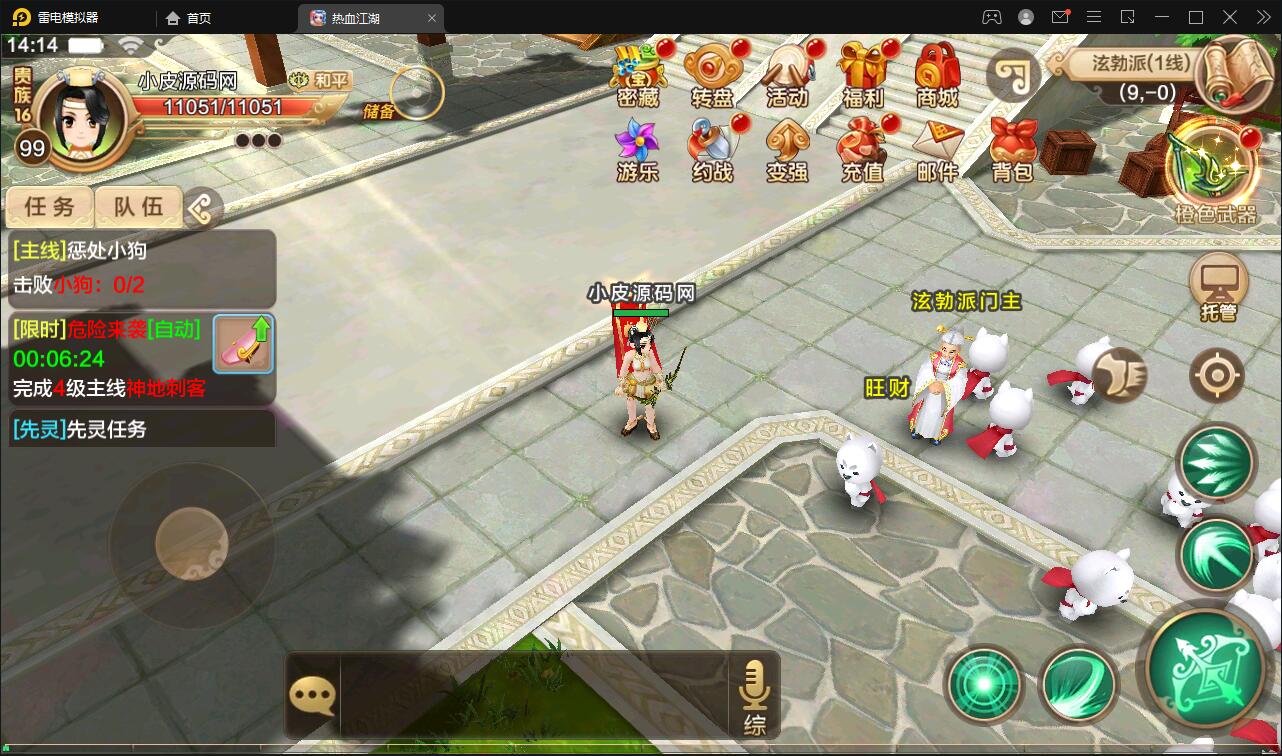Image resolution: width=1282 pixels, height=756 pixels.
Task: Switch to the 队伍 team tab
Action: point(136,207)
